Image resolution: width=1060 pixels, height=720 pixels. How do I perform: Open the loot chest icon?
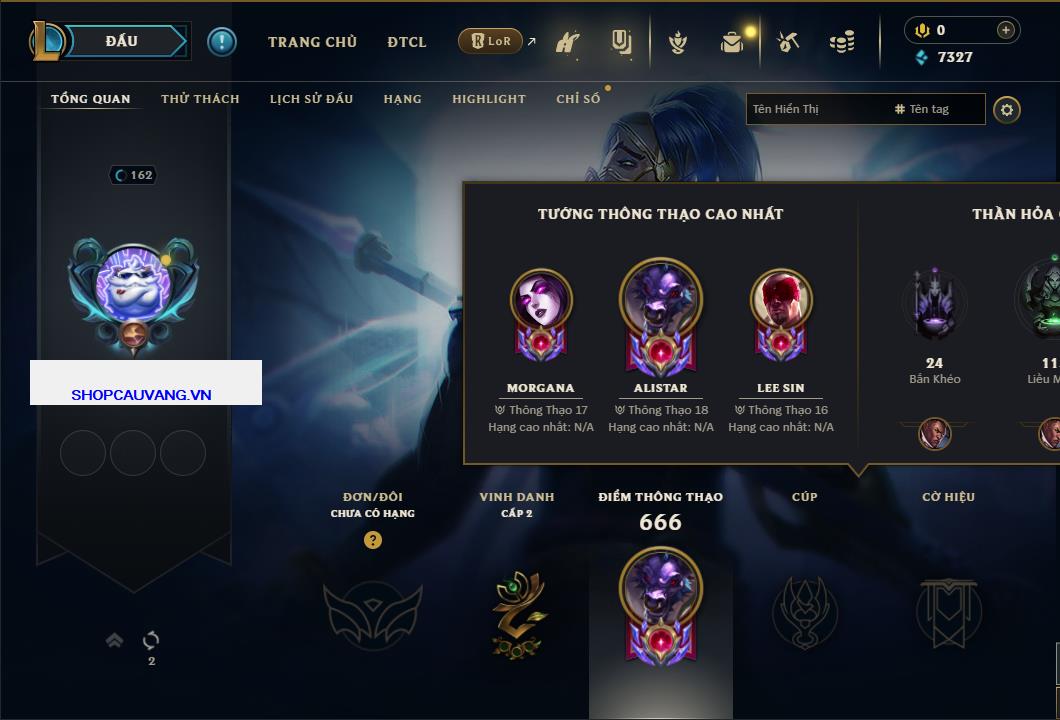coord(733,42)
